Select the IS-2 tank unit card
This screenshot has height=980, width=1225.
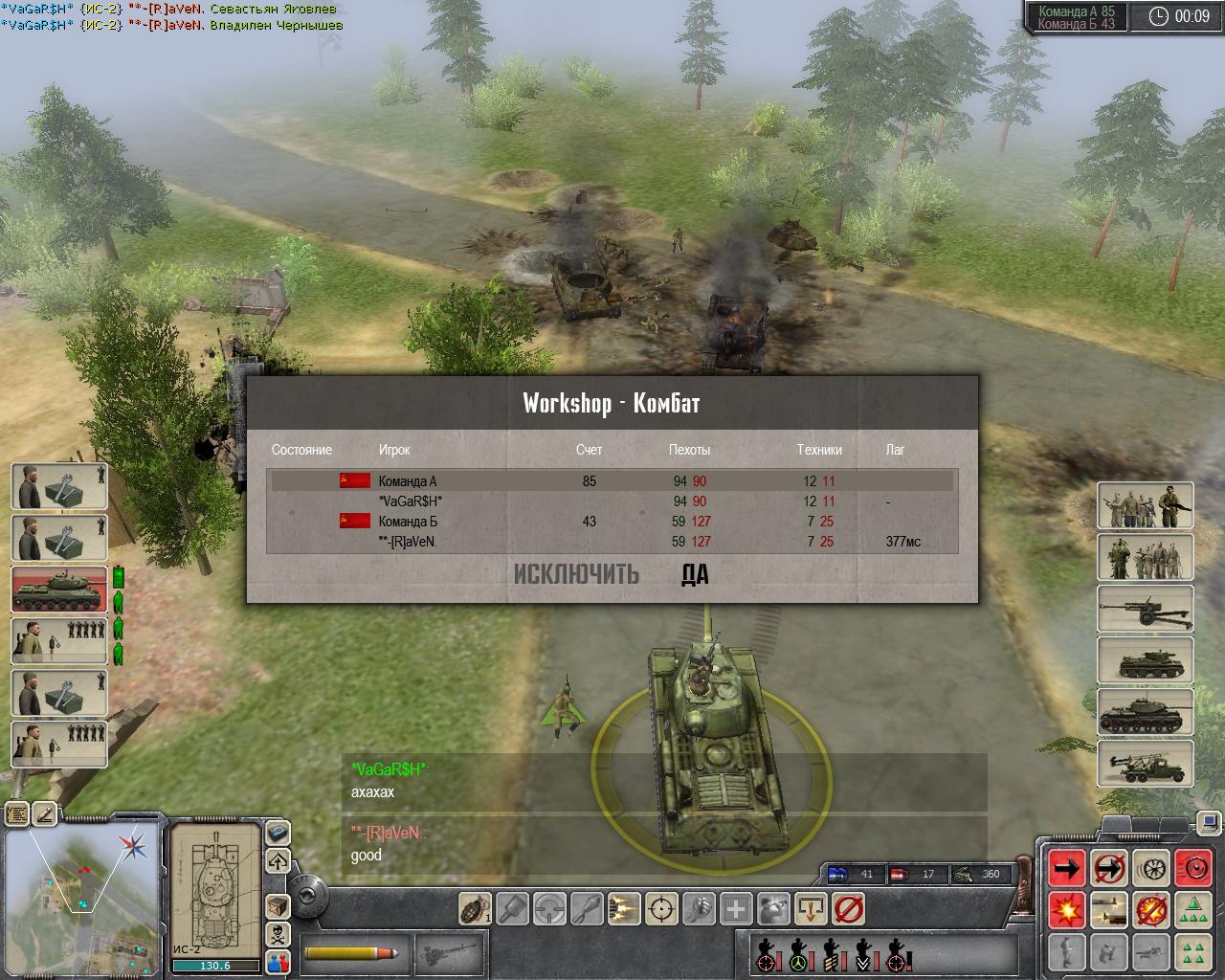point(59,589)
